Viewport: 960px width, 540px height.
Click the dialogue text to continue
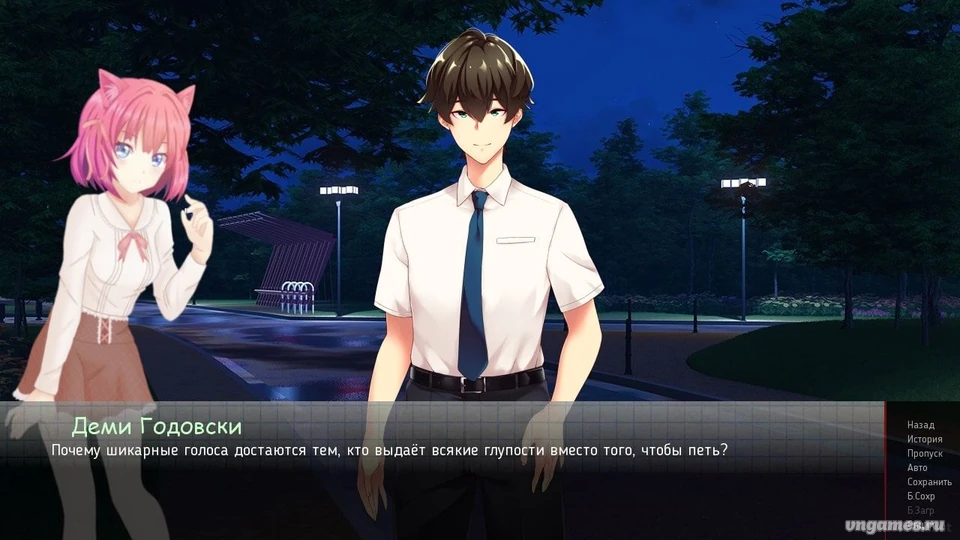389,450
